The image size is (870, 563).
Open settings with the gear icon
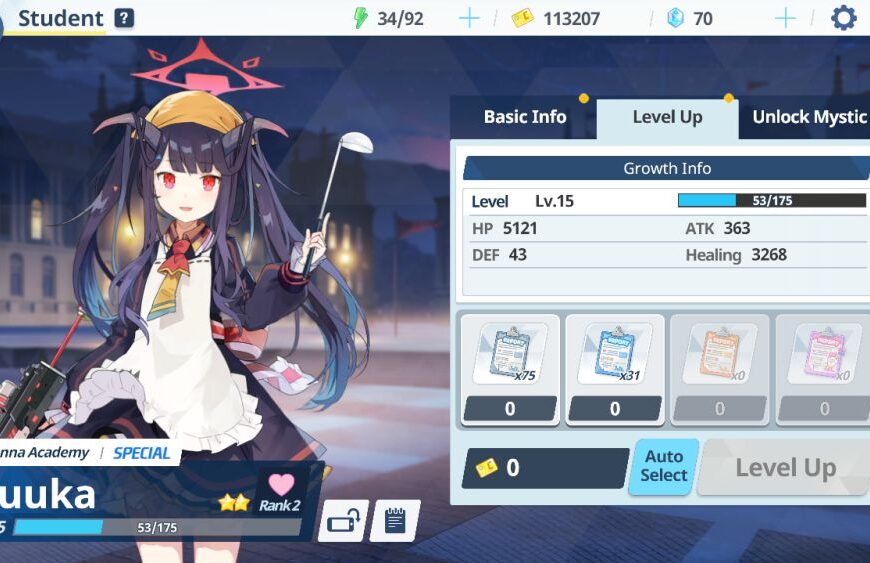844,18
